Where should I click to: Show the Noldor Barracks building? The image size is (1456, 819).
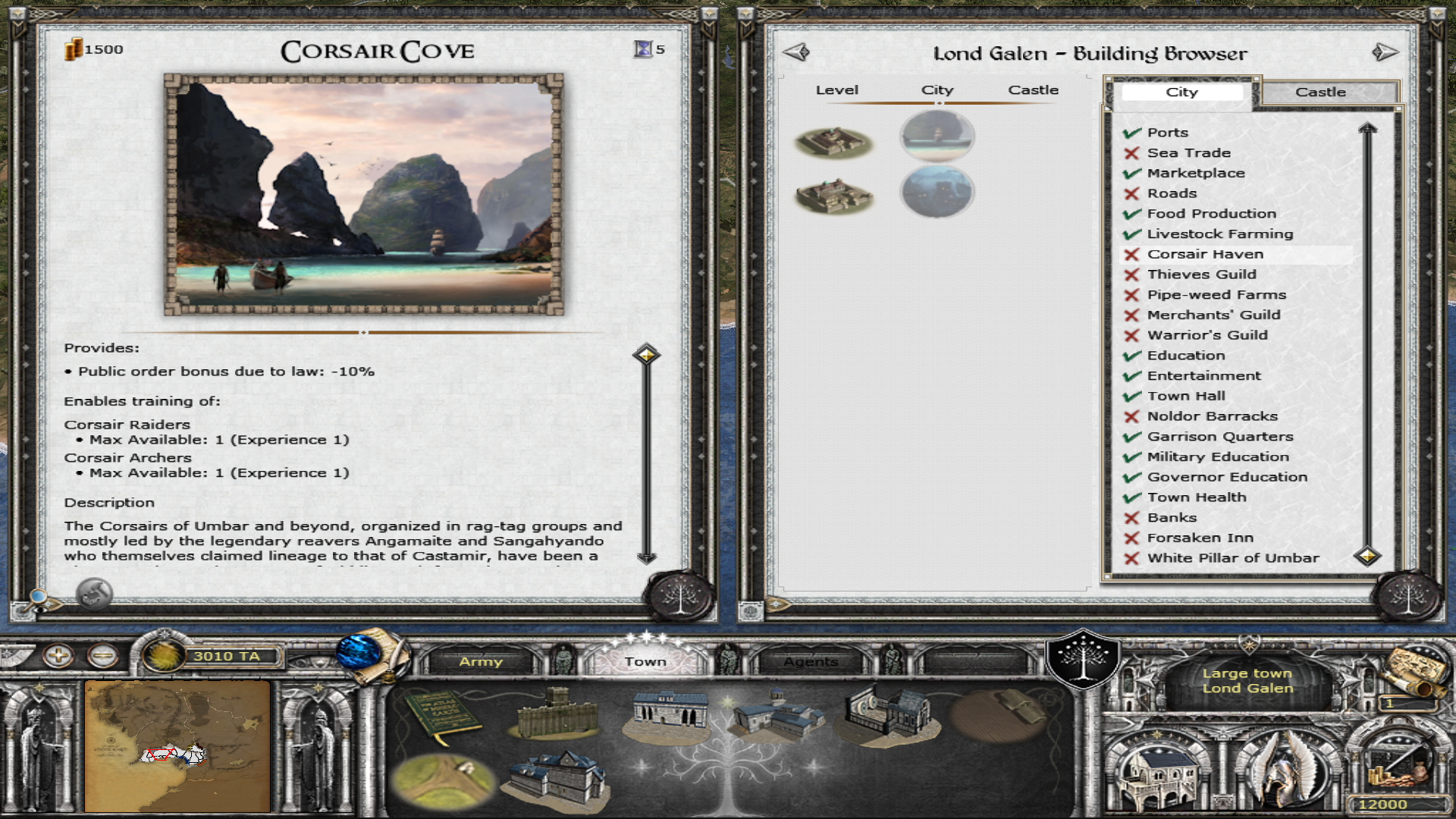(1212, 416)
